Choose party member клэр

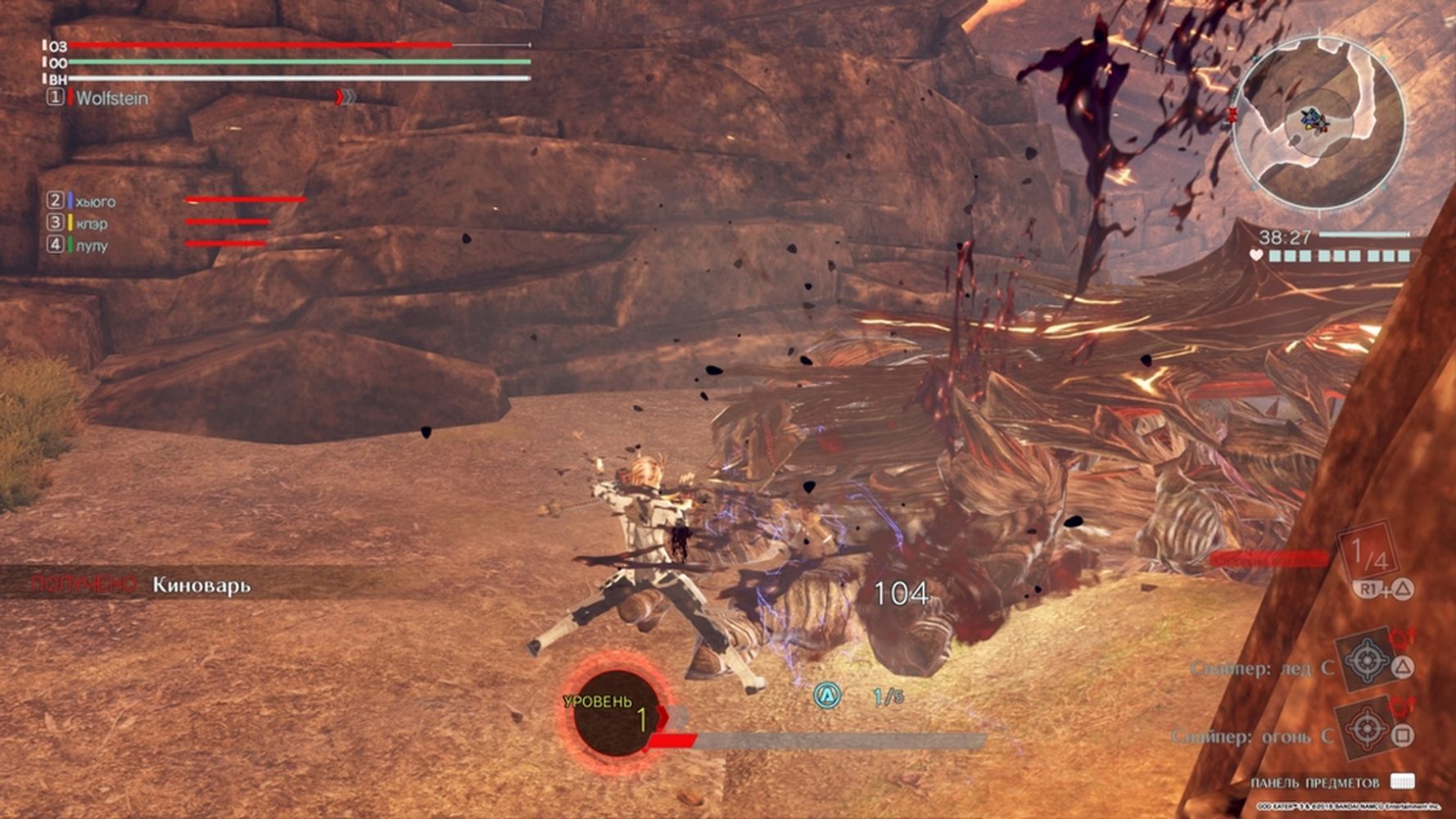91,224
